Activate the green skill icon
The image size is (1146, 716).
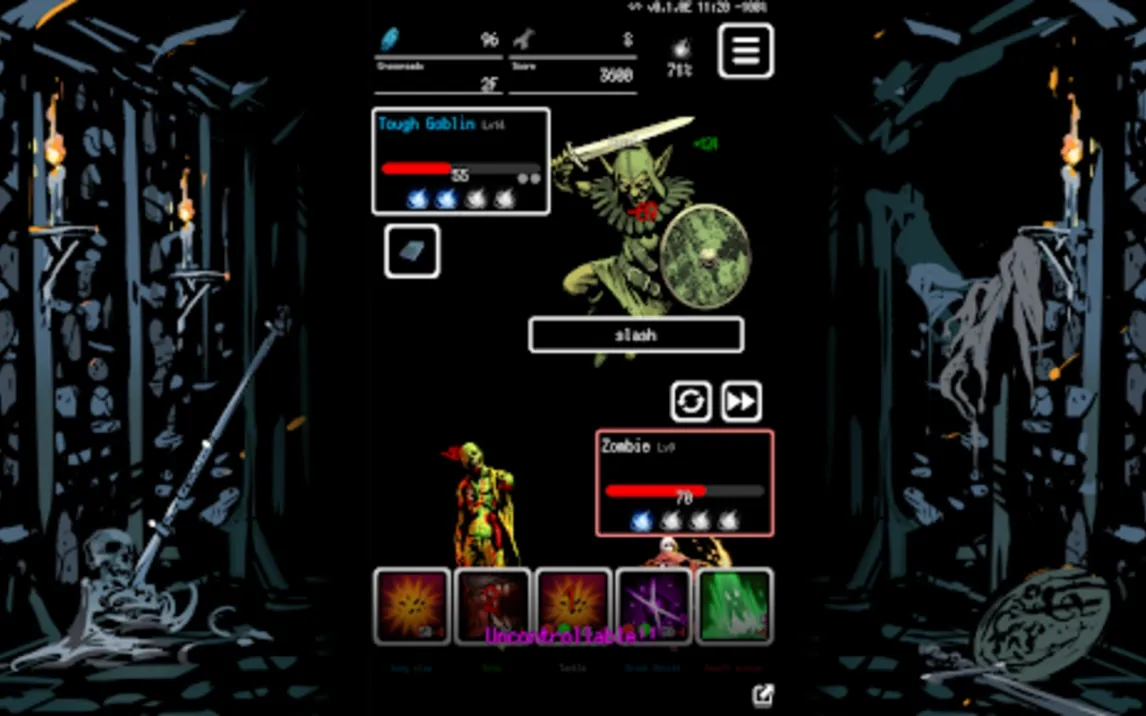pyautogui.click(x=735, y=605)
